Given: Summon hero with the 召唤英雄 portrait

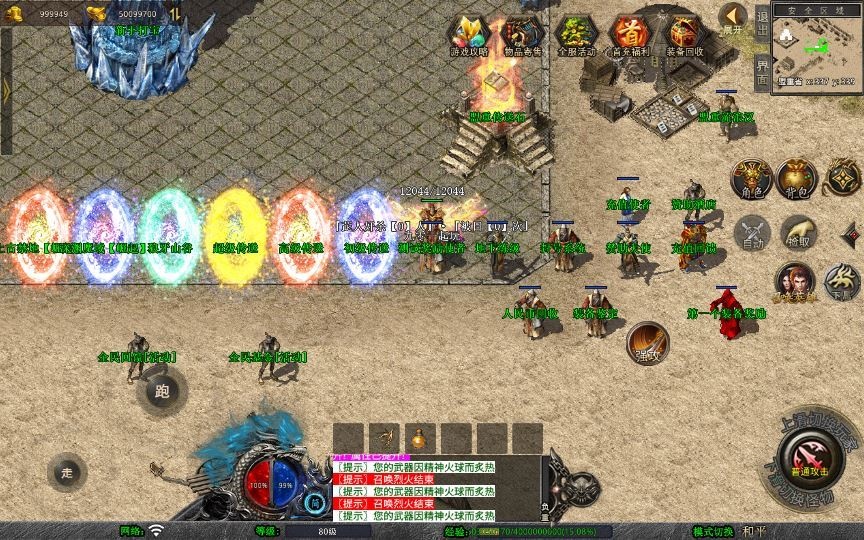Looking at the screenshot, I should click(x=794, y=281).
